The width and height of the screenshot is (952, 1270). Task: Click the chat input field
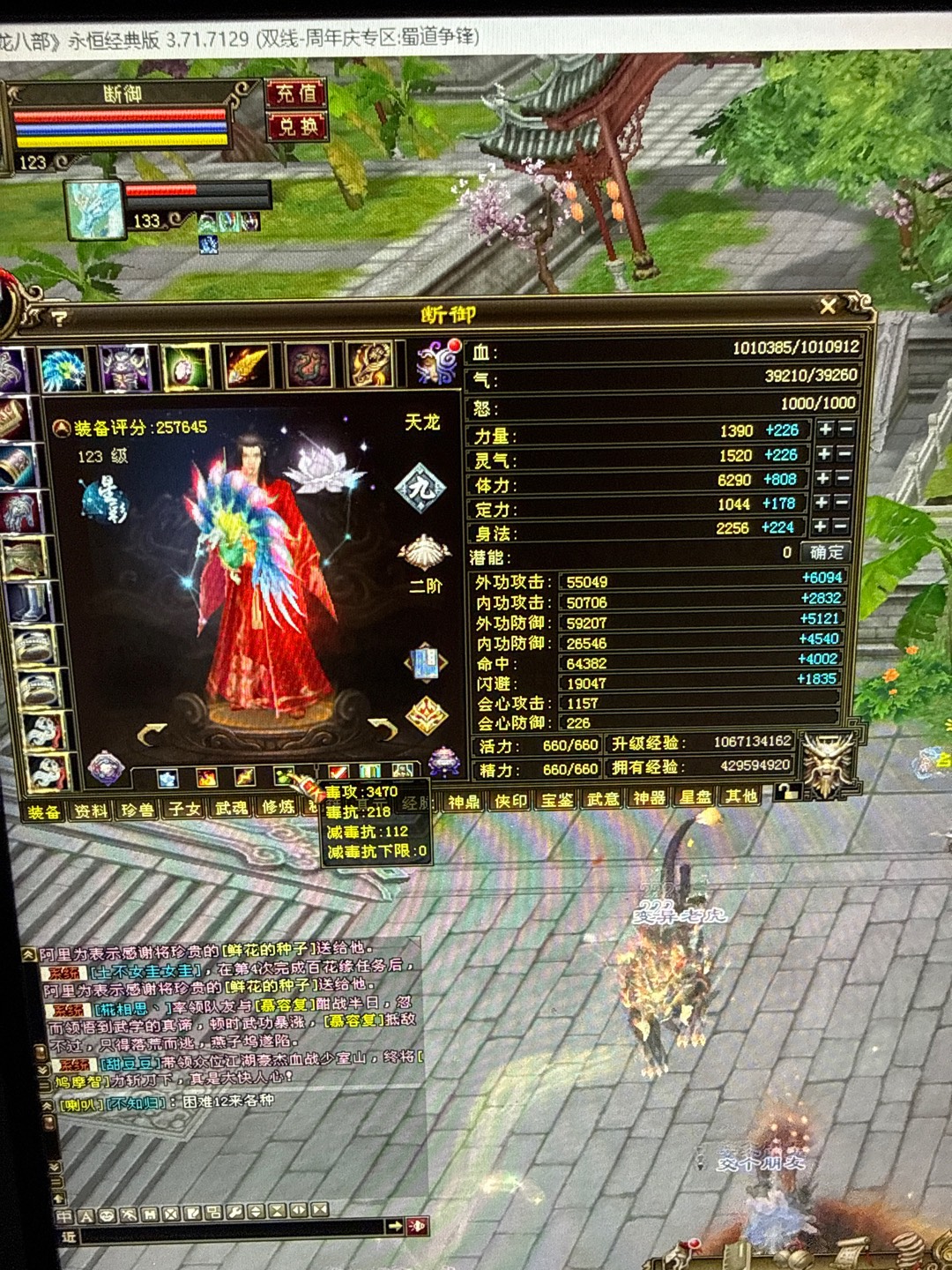229,1228
